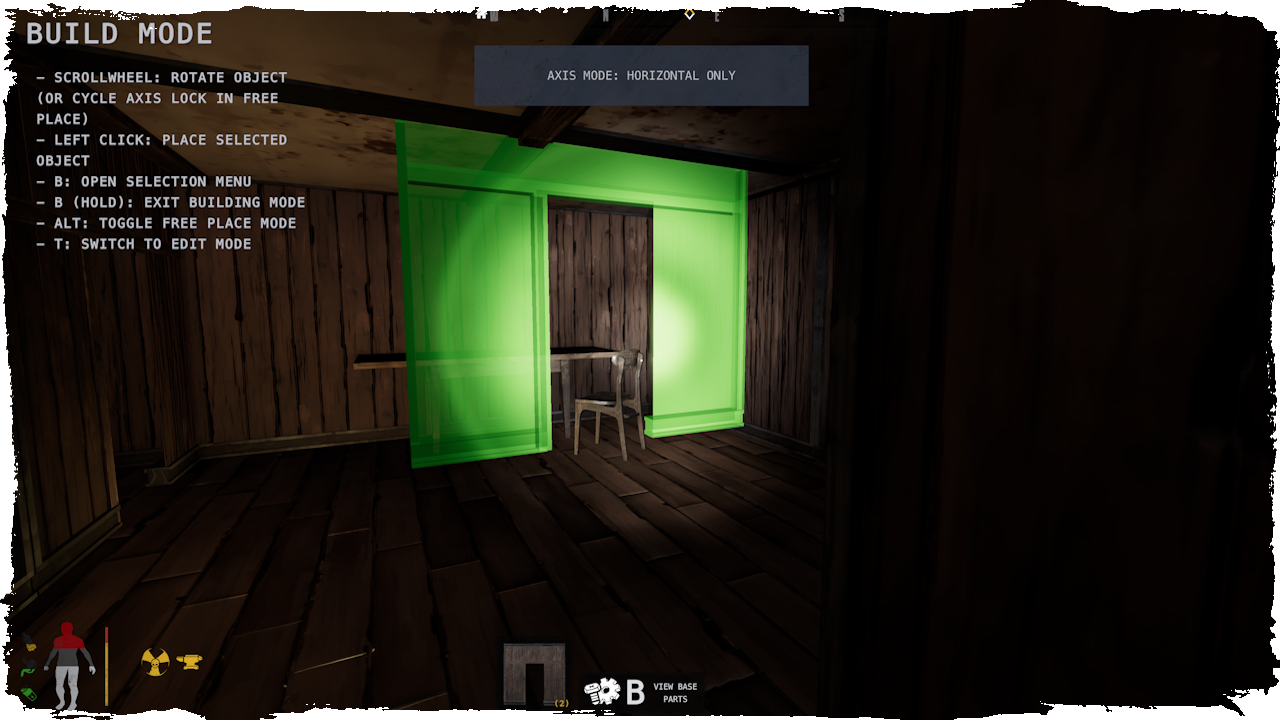Toggle the AXIS MODE HORIZONTAL ONLY banner
The image size is (1280, 720).
(x=640, y=75)
